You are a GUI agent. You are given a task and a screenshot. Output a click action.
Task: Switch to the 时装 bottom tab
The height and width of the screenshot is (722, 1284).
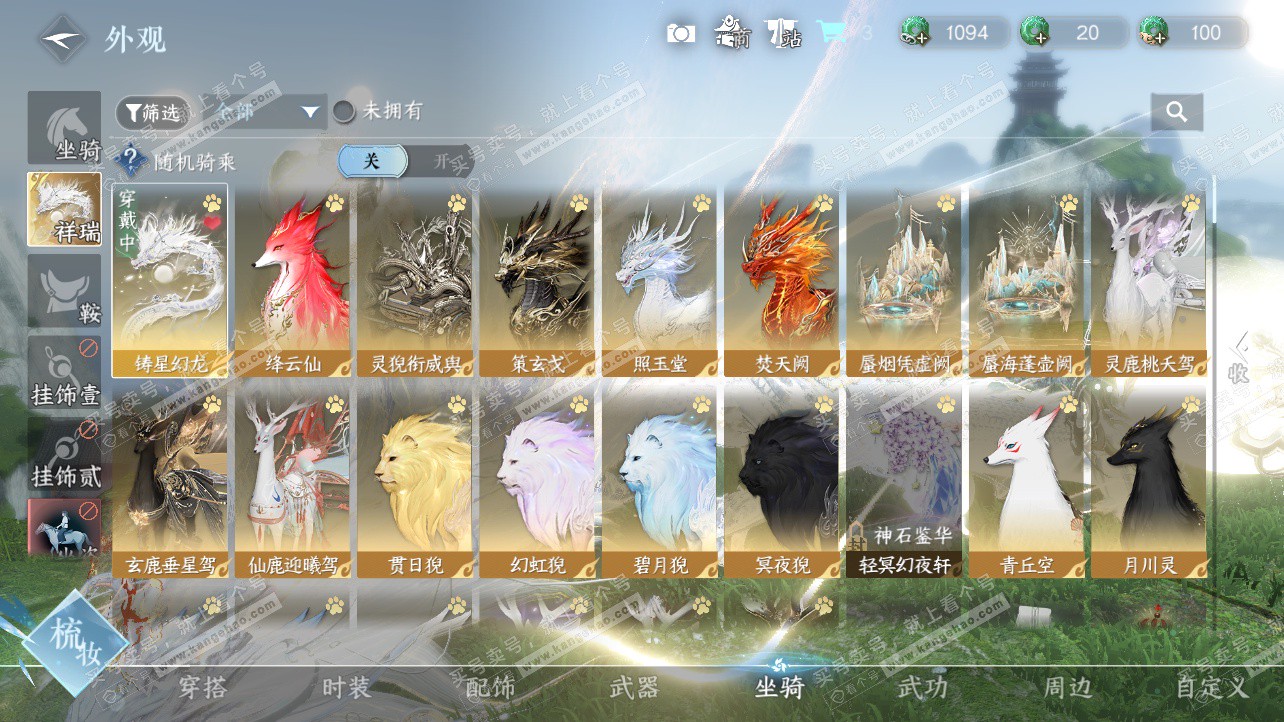tap(346, 688)
